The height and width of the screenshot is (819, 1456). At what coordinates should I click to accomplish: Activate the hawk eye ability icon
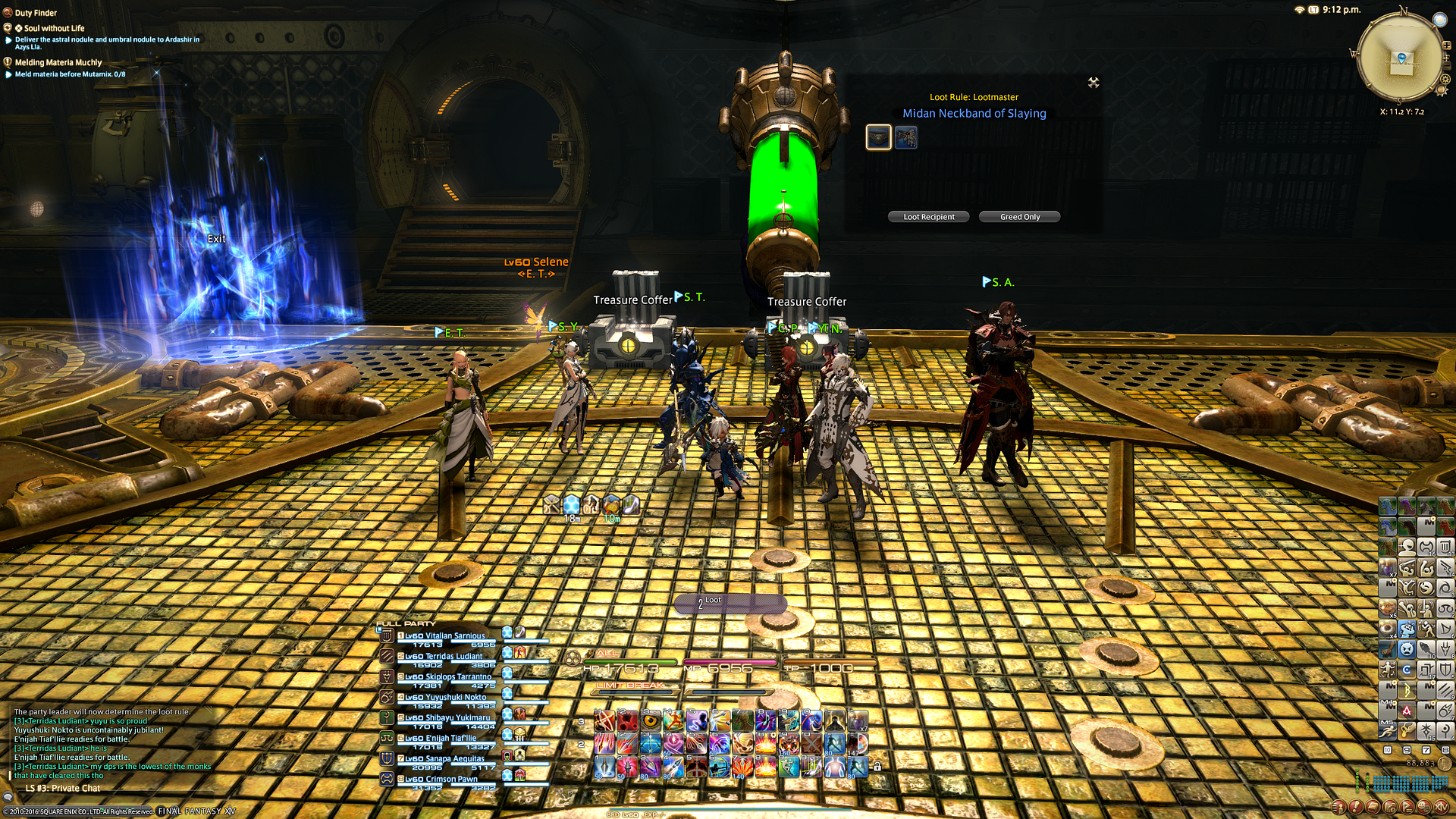point(651,720)
